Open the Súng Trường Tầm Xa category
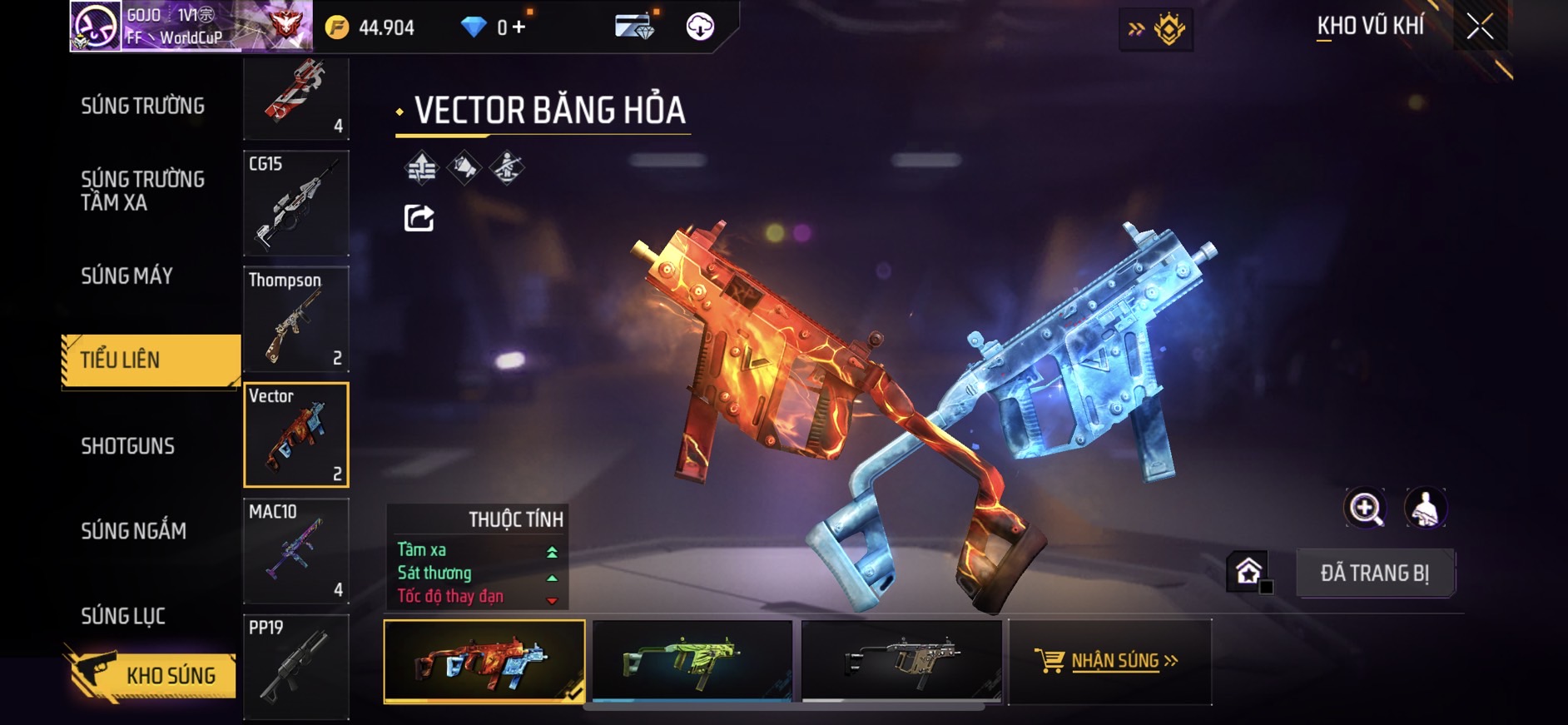The width and height of the screenshot is (1568, 725). pyautogui.click(x=142, y=191)
